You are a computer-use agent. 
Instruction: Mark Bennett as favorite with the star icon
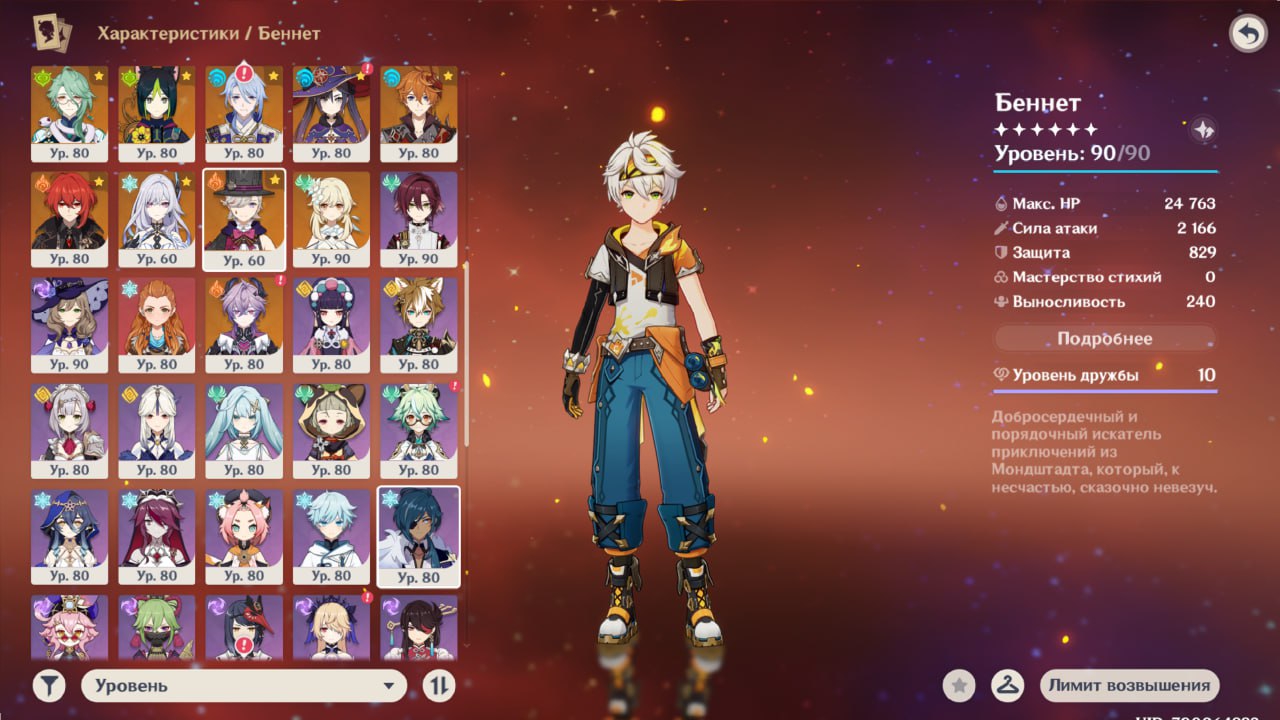pos(959,686)
